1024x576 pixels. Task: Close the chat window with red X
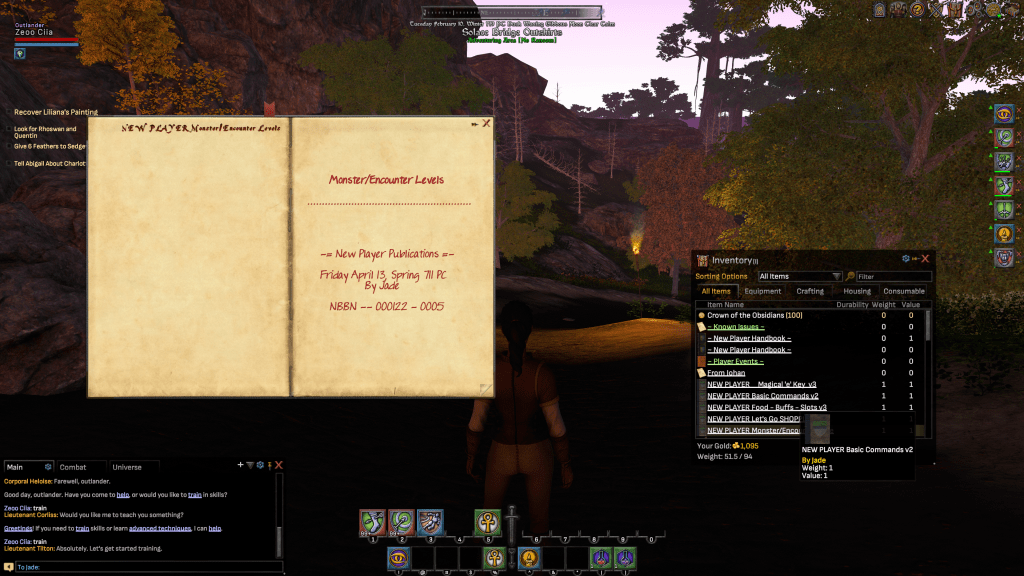click(279, 465)
